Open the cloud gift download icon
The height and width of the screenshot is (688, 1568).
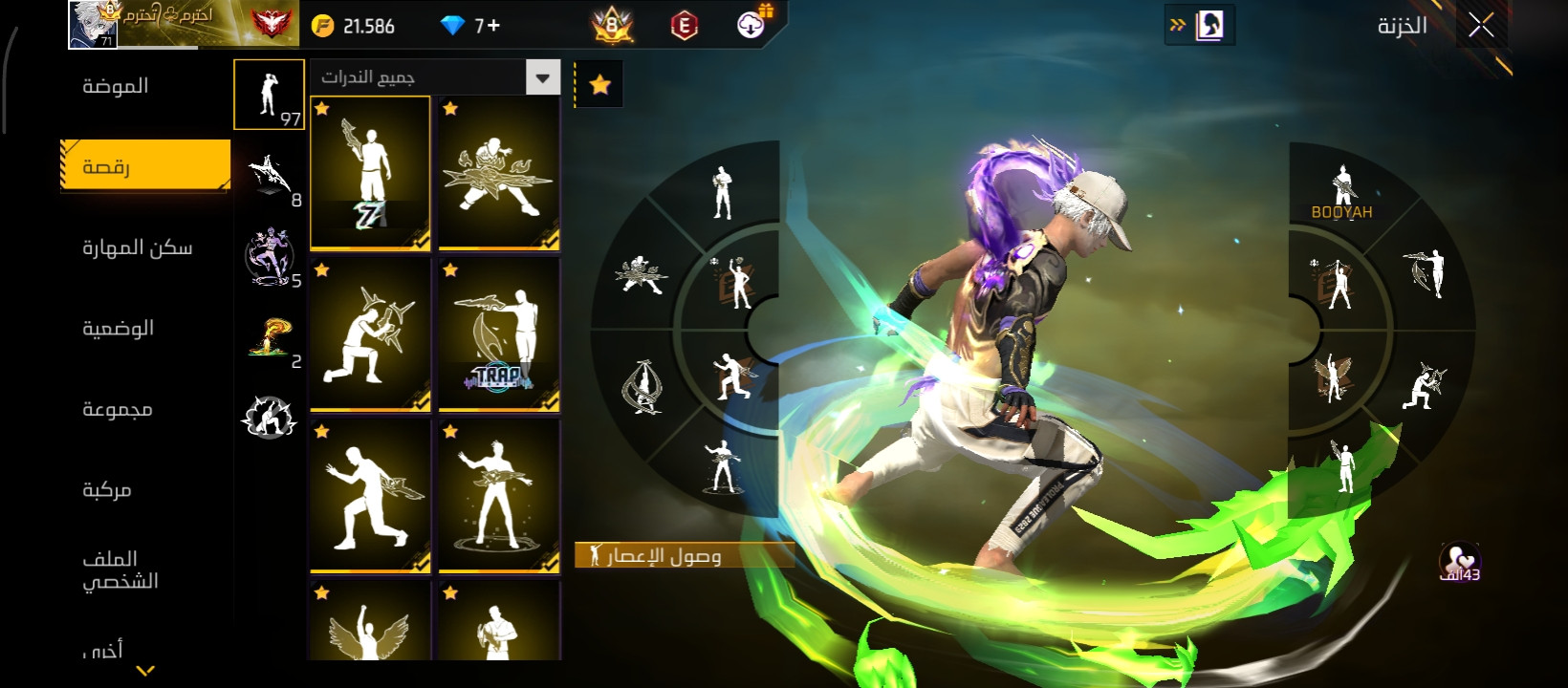click(753, 24)
